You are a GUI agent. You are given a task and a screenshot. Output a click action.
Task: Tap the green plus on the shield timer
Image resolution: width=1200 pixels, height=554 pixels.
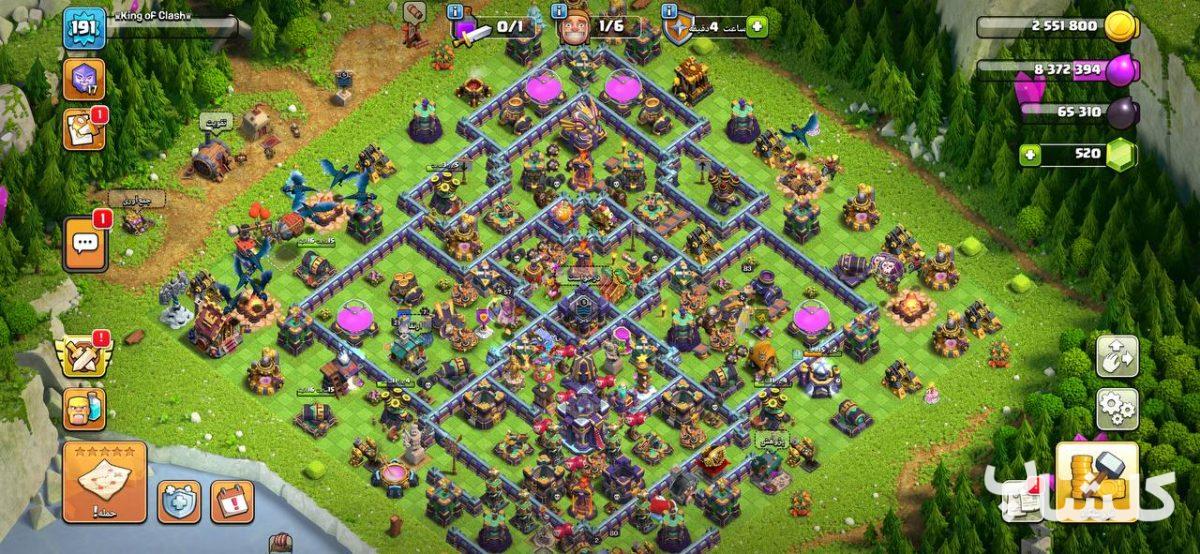click(x=756, y=25)
